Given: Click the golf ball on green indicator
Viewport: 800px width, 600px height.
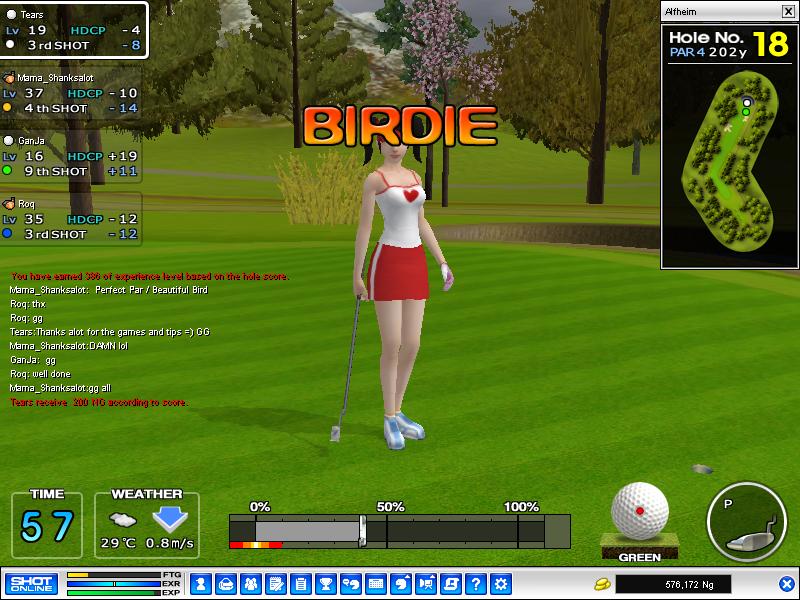Looking at the screenshot, I should coord(639,511).
